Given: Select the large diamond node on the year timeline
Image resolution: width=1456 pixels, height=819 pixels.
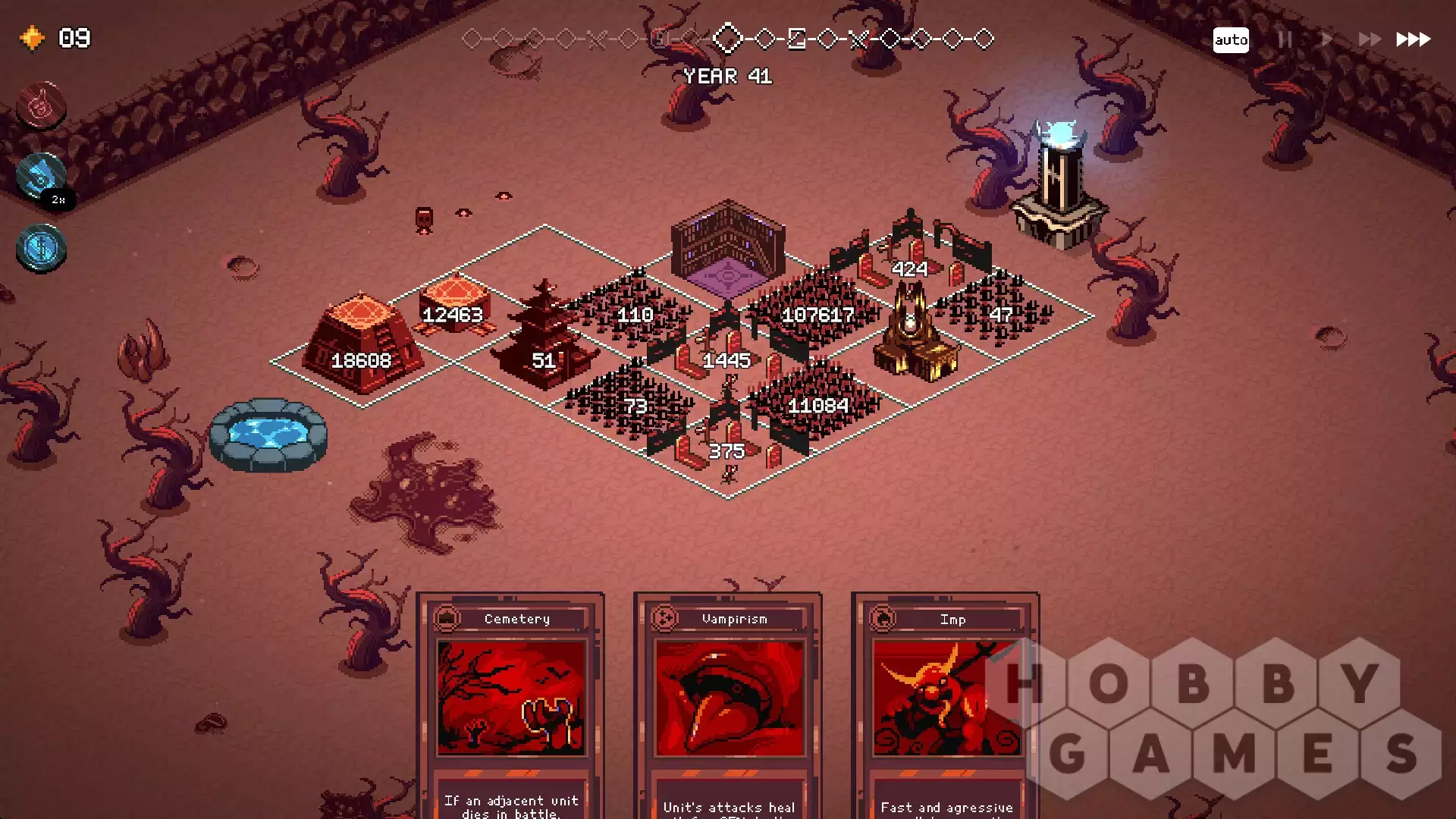Looking at the screenshot, I should [728, 39].
